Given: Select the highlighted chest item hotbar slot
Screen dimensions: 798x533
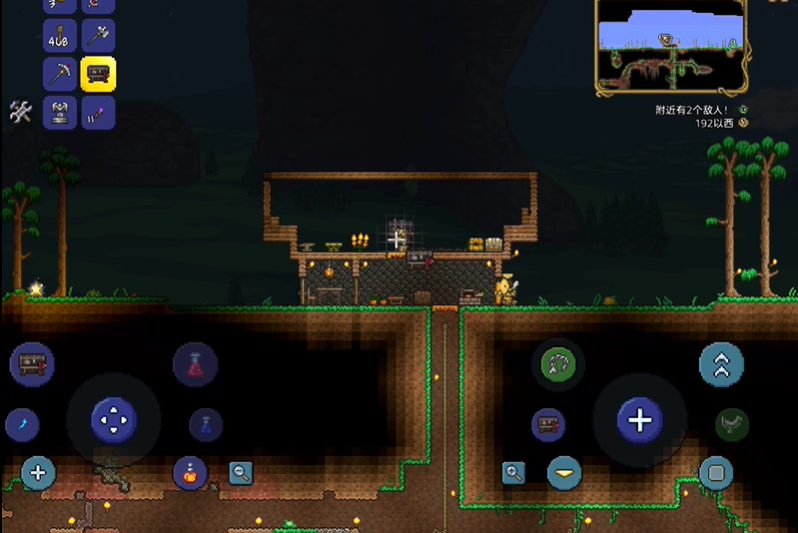Looking at the screenshot, I should pos(98,73).
